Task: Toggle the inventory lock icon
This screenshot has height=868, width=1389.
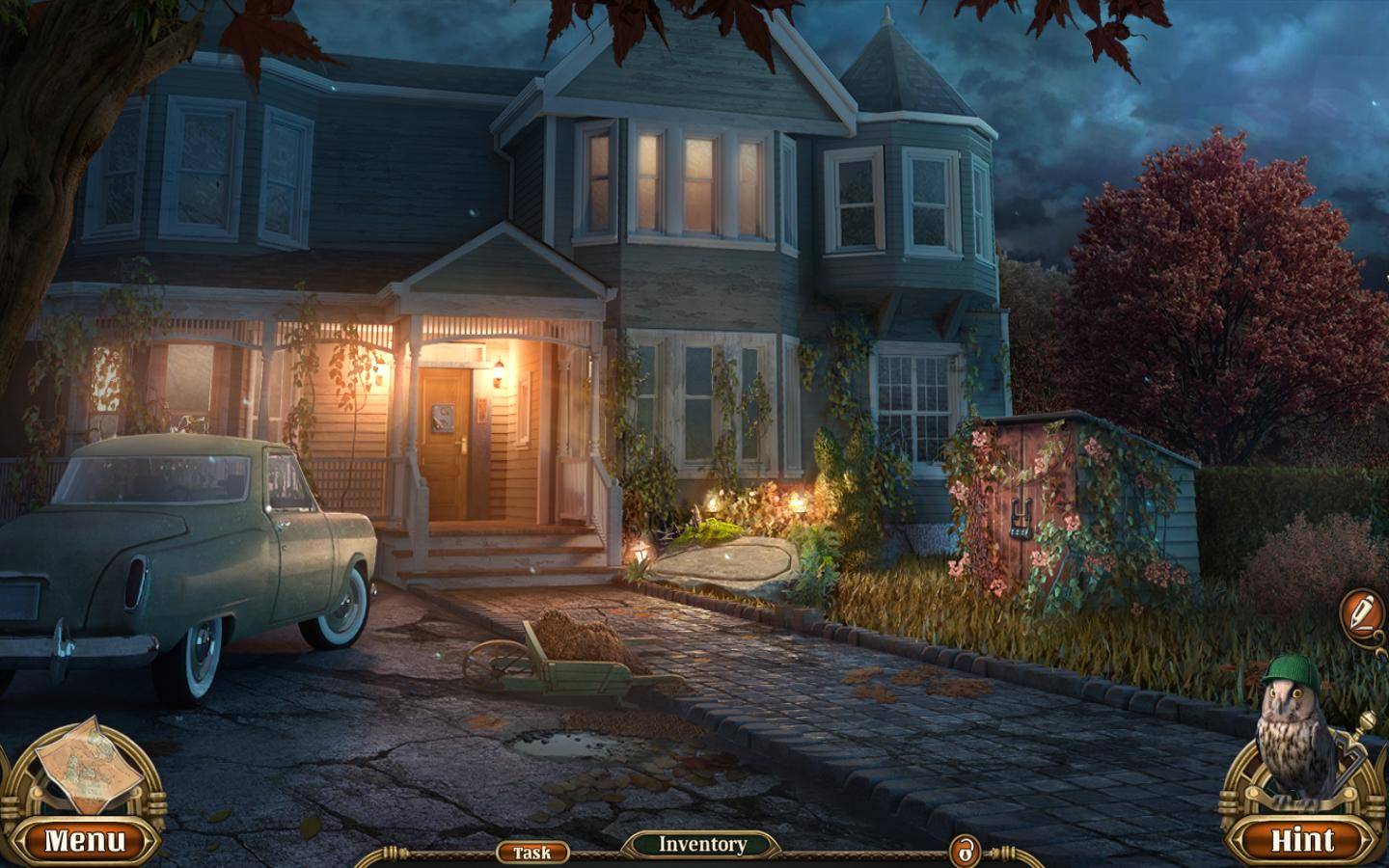Action: 964,852
